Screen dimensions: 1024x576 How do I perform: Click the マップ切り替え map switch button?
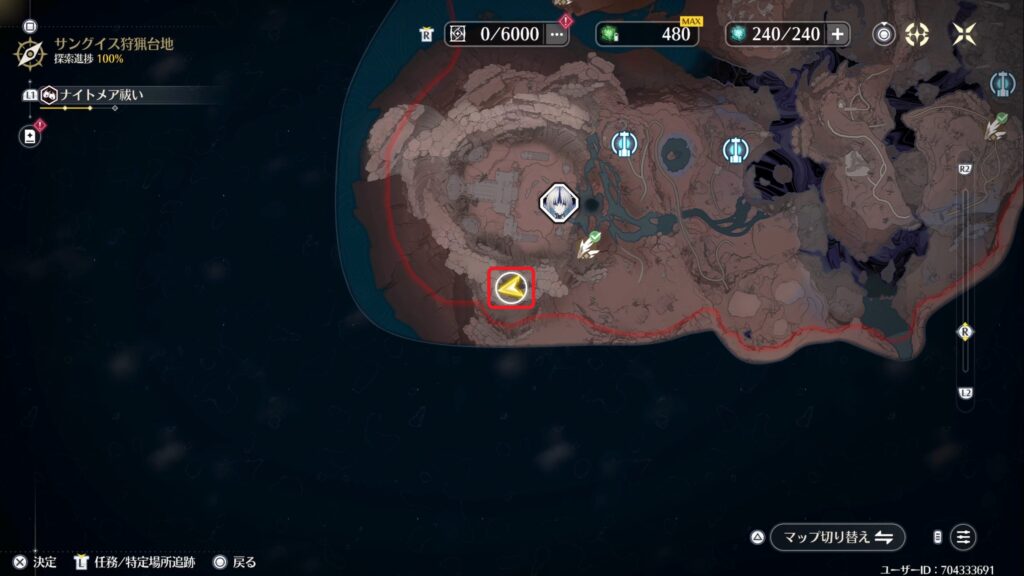pos(838,537)
